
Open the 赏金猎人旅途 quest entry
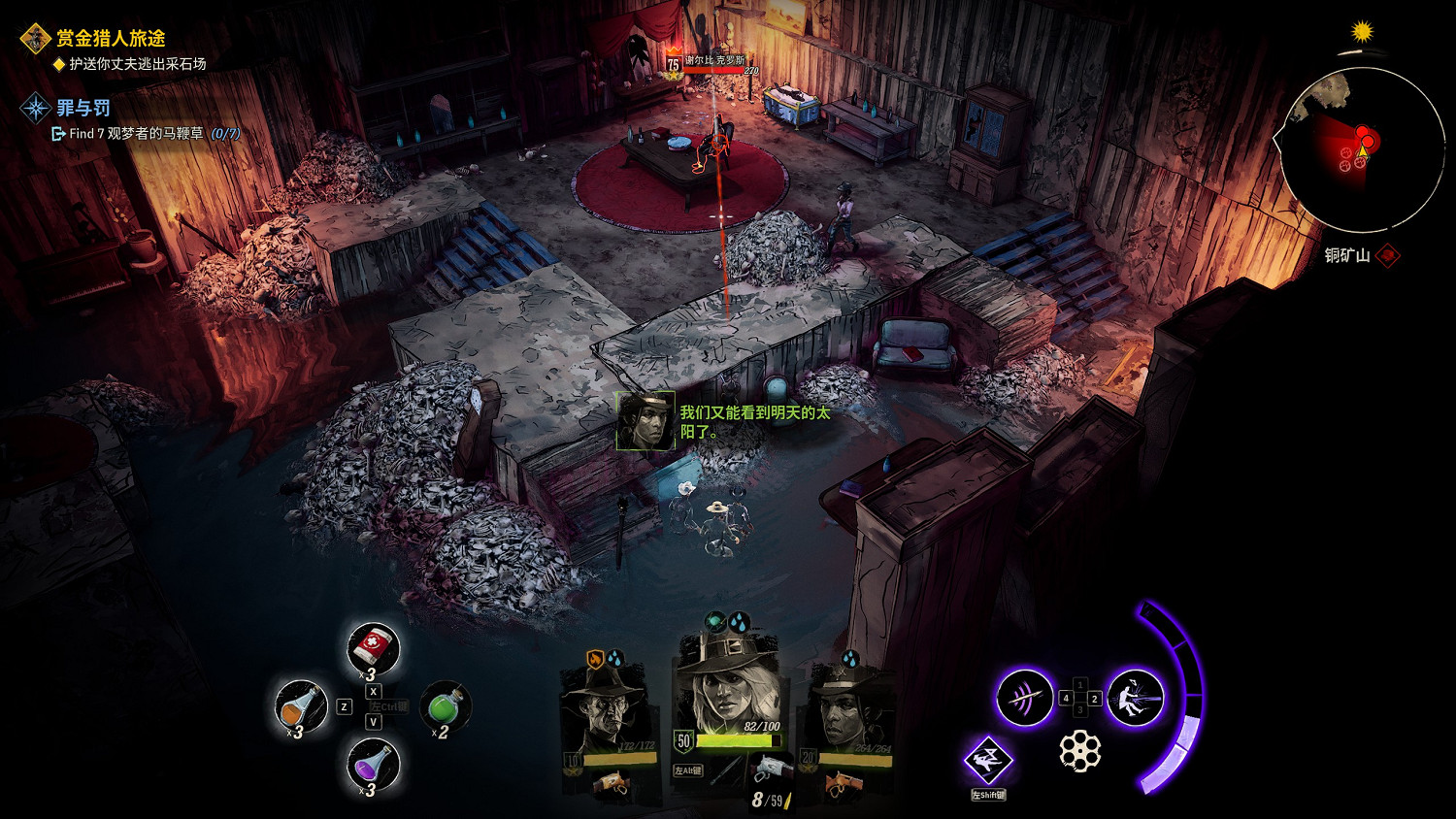[x=110, y=39]
